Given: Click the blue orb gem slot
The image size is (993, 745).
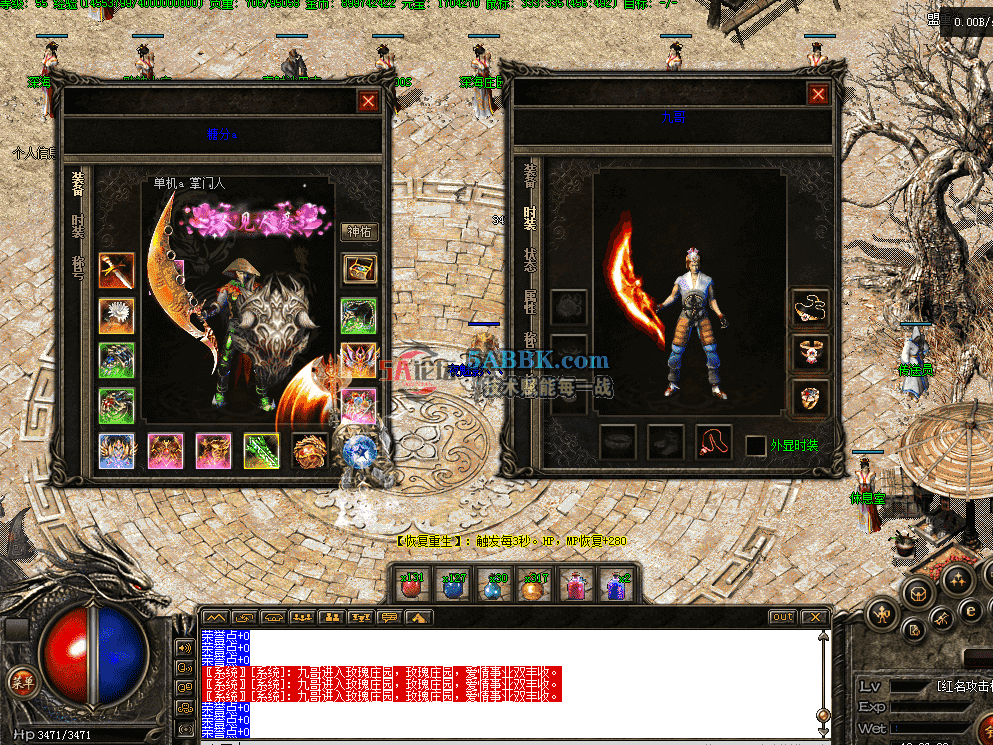Looking at the screenshot, I should [x=357, y=451].
